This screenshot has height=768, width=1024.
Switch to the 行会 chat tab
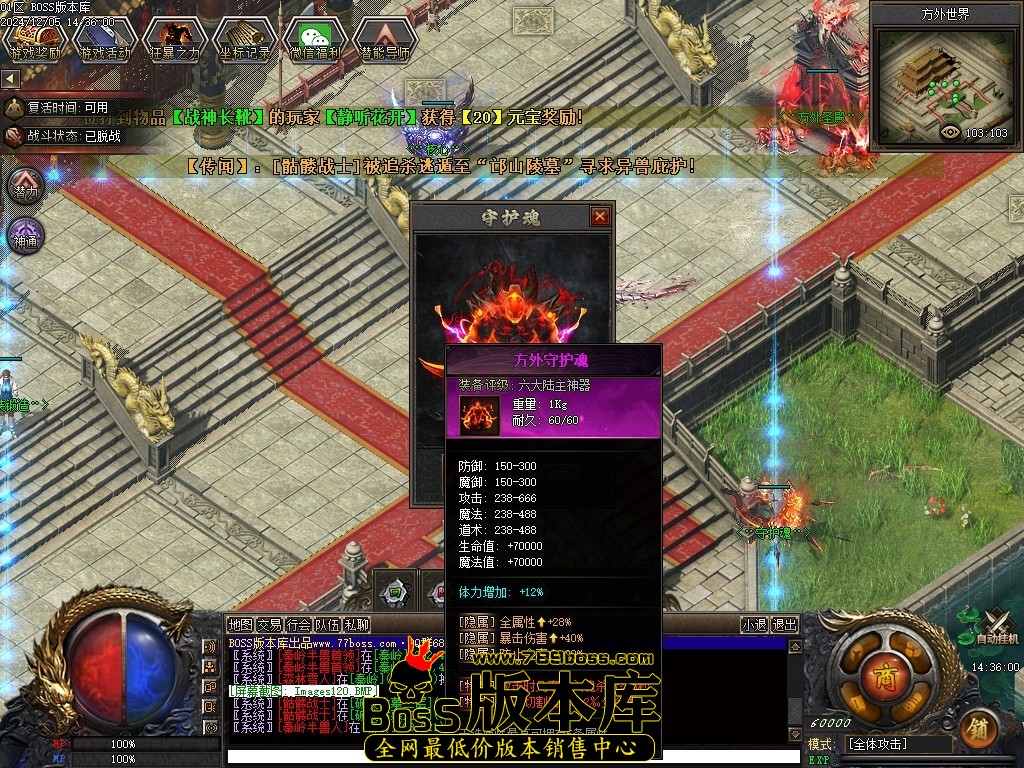[298, 625]
